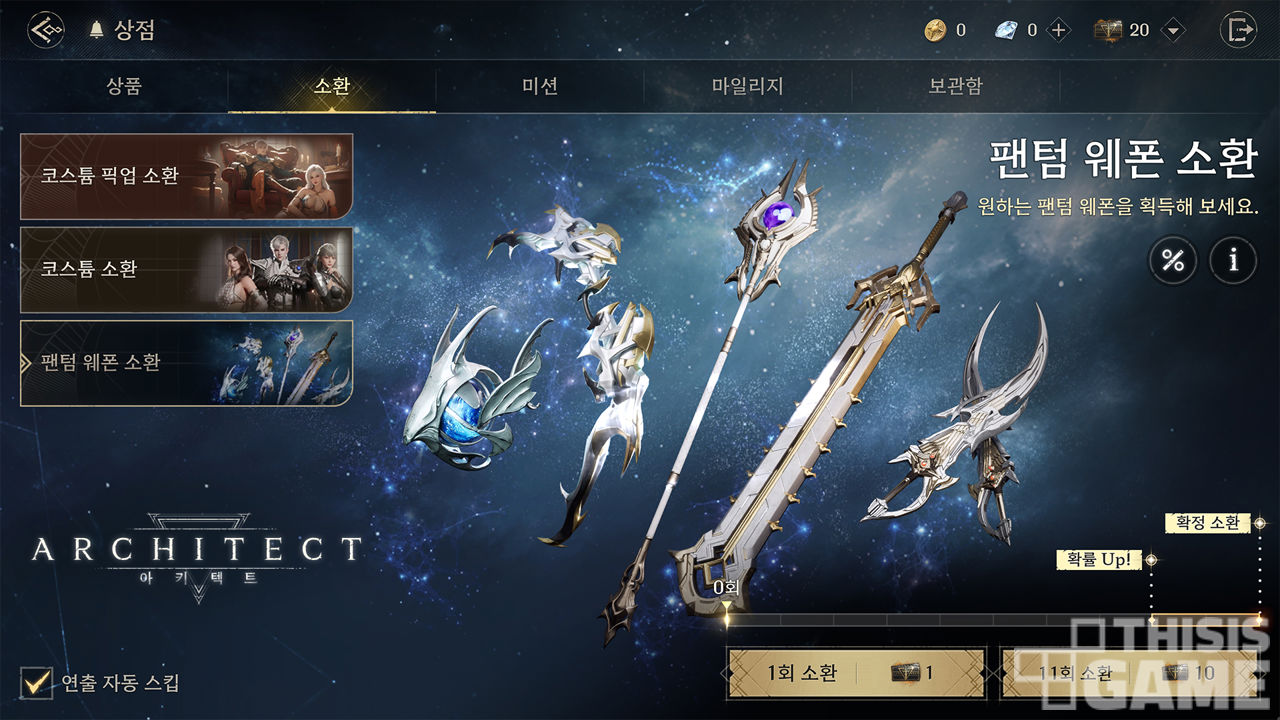The height and width of the screenshot is (720, 1280).
Task: Click the 확정 소환 milestone marker
Action: (1208, 523)
